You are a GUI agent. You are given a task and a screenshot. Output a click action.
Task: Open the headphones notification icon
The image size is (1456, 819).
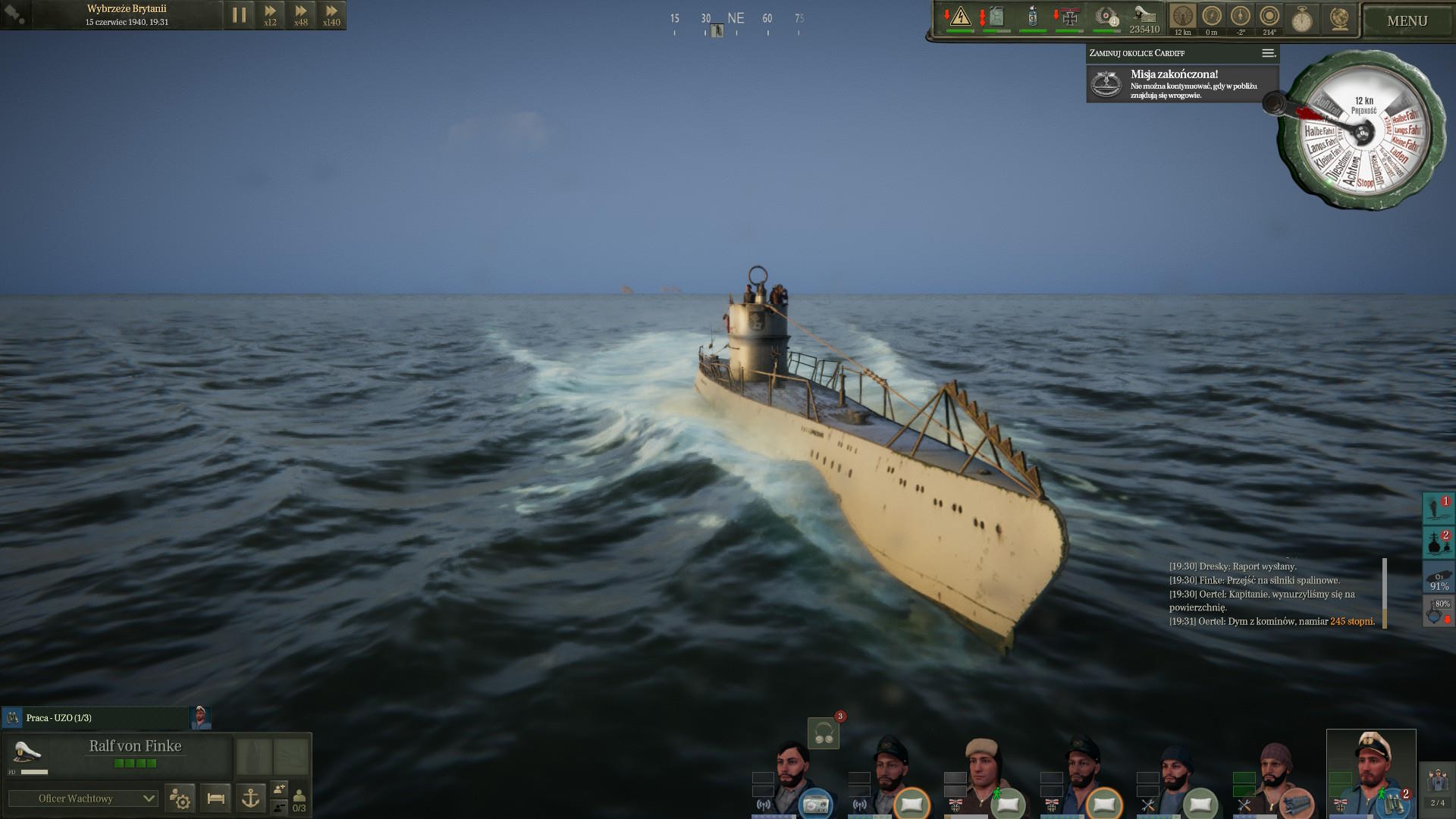tap(824, 733)
